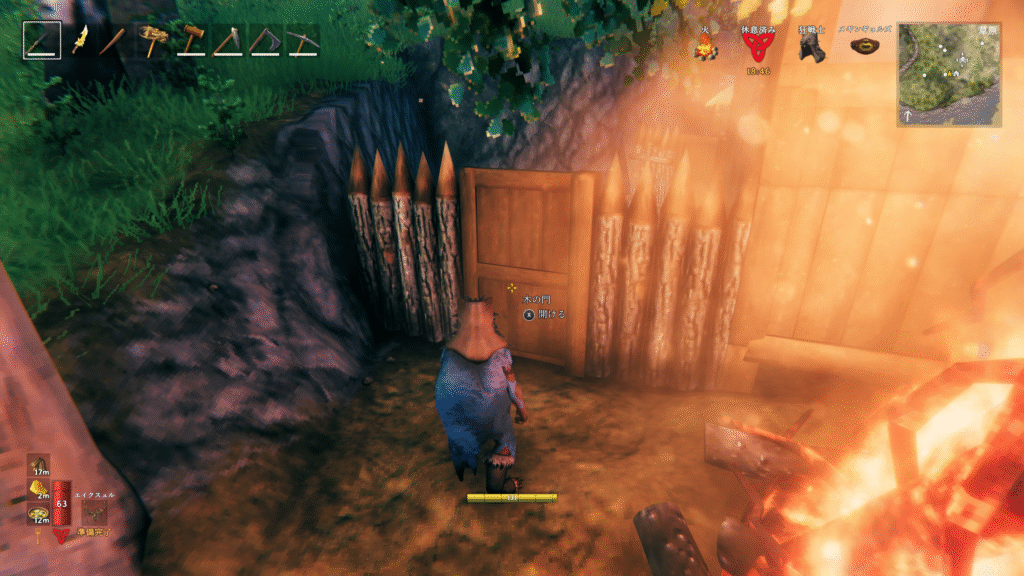Inspect the berserker helmet status icon
Image resolution: width=1024 pixels, height=576 pixels.
point(811,47)
